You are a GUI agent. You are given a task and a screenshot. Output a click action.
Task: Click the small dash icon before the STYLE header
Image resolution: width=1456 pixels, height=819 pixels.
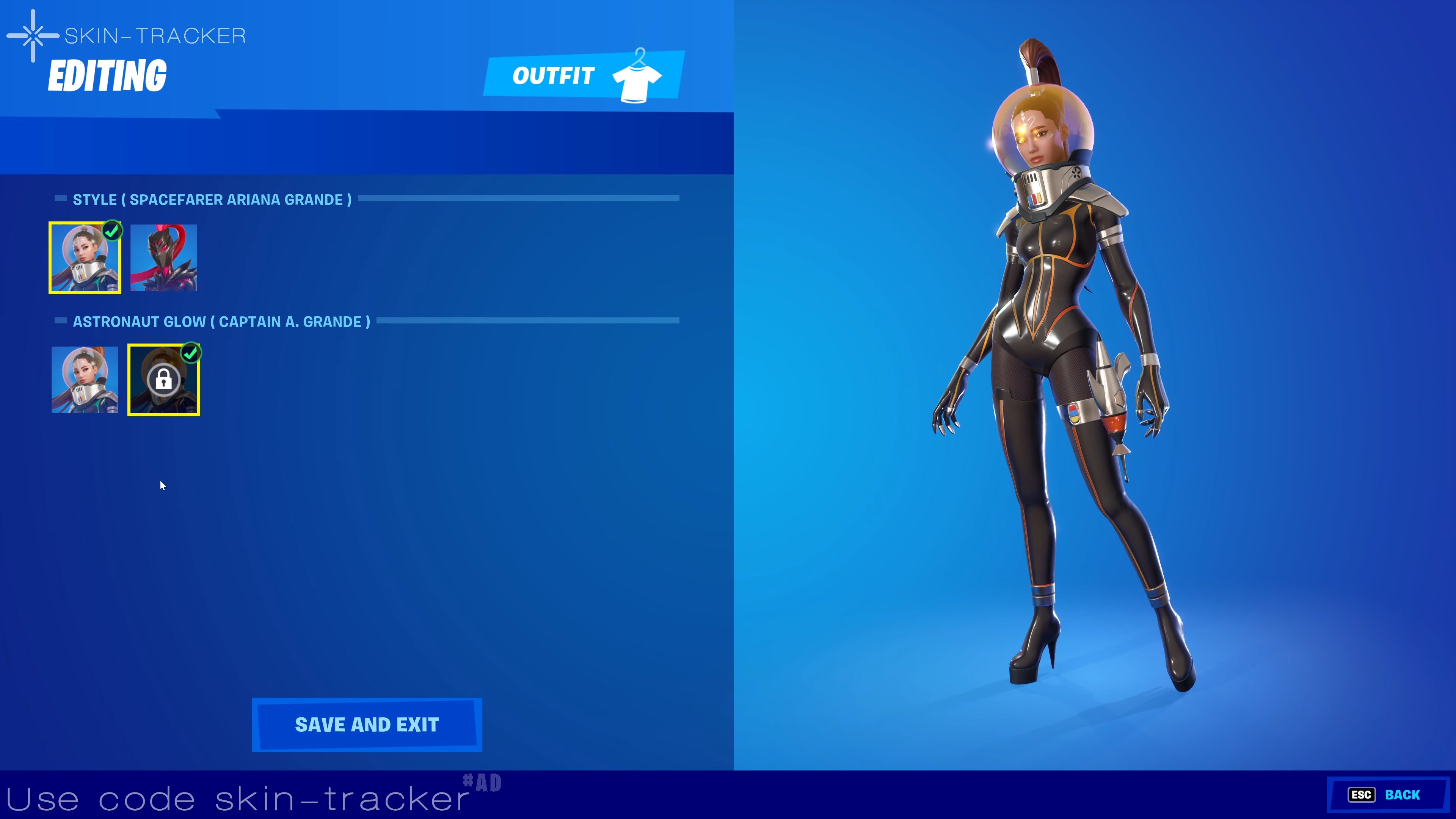pos(61,198)
